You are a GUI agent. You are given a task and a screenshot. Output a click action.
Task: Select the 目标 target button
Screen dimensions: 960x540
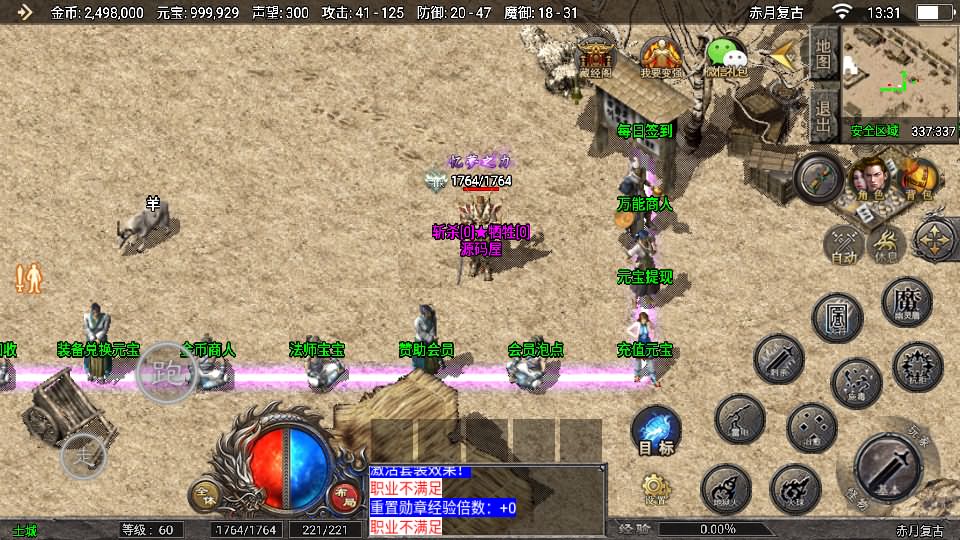click(x=656, y=432)
